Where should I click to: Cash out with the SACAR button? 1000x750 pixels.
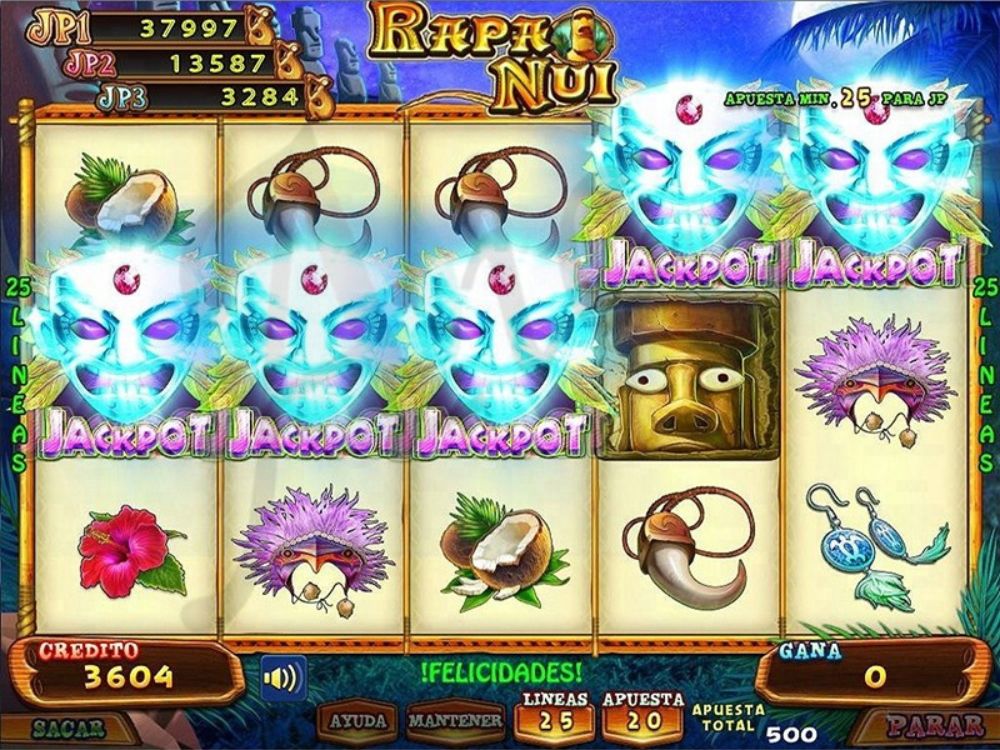click(68, 728)
